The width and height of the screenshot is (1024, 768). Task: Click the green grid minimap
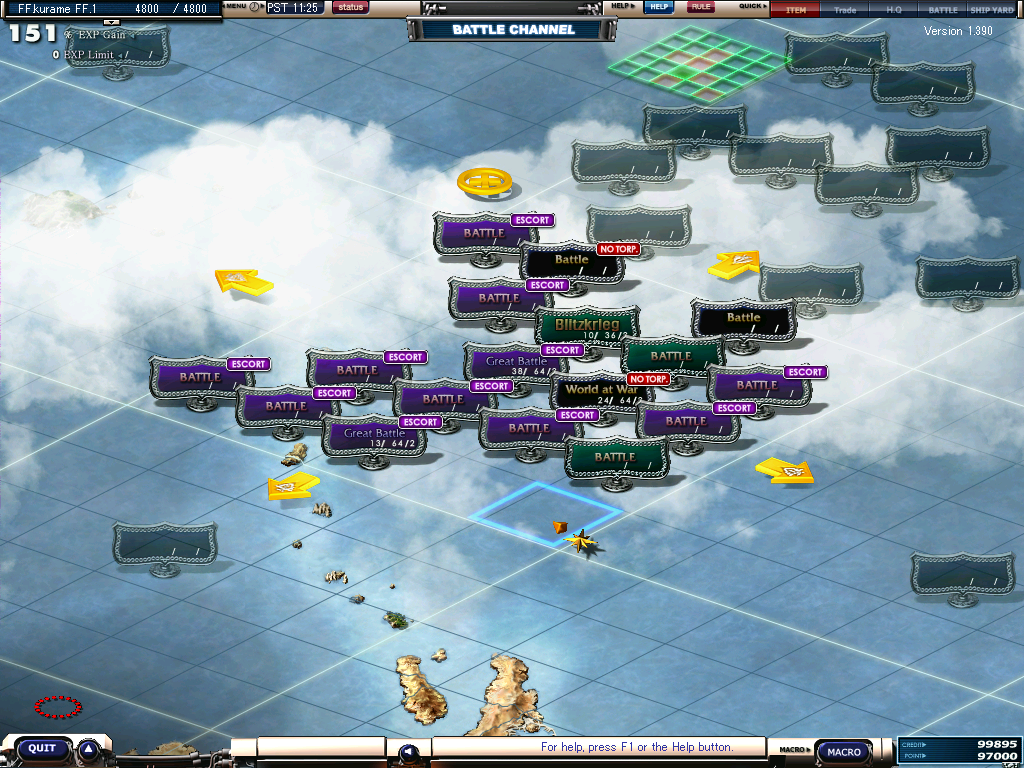pyautogui.click(x=697, y=66)
